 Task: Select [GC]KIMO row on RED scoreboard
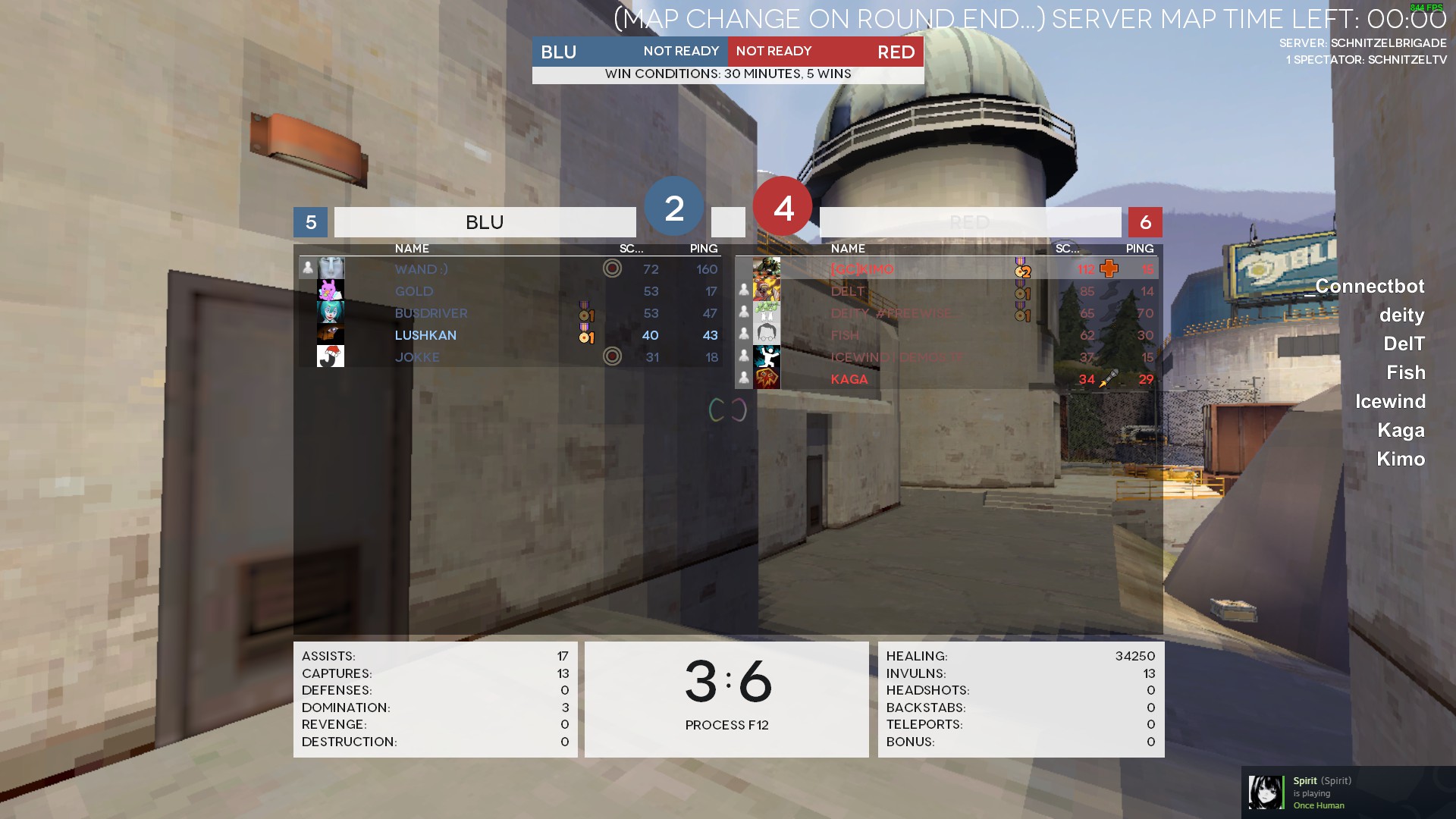tap(948, 269)
